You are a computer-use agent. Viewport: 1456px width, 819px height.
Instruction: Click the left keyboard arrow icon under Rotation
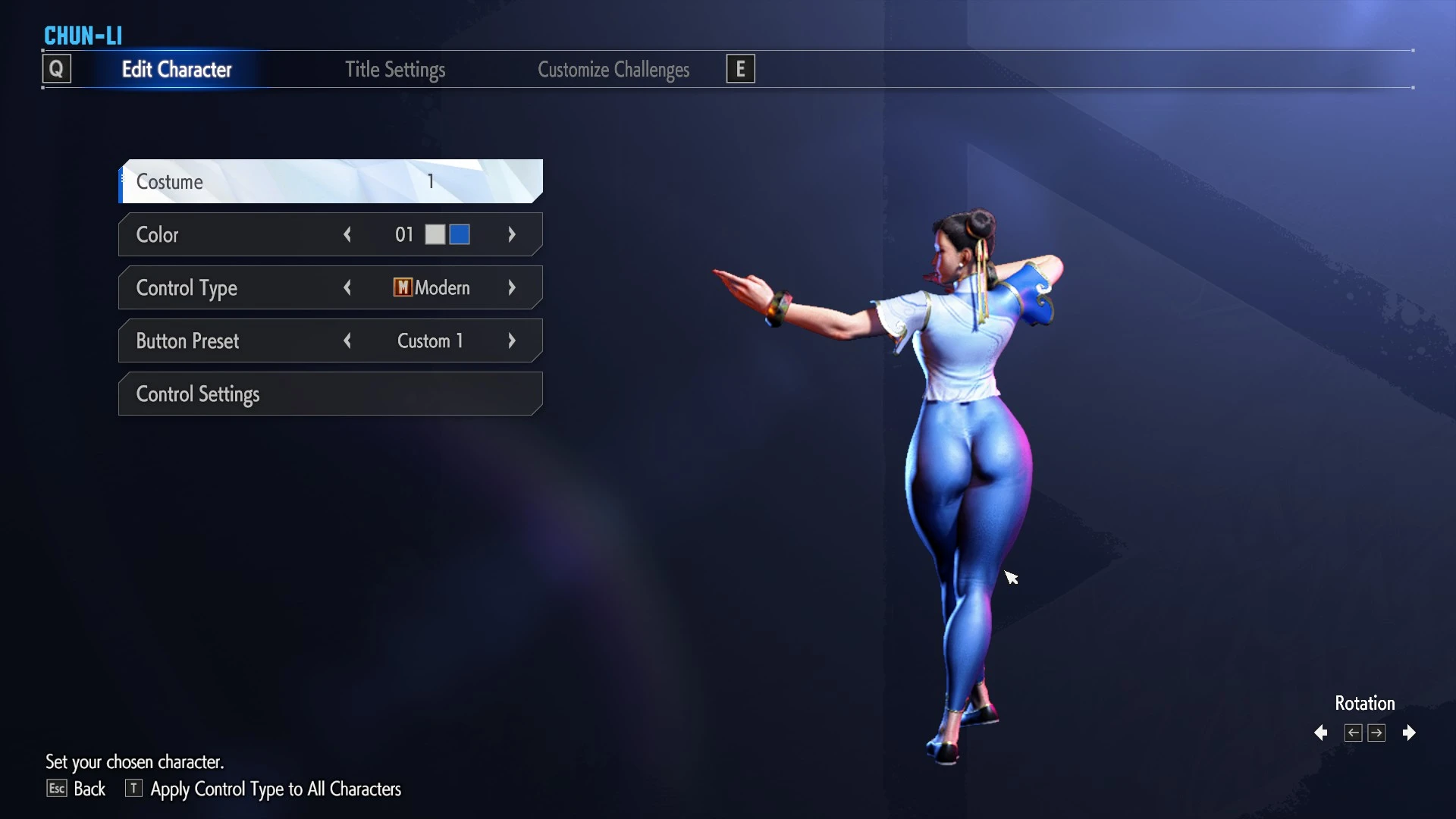click(1353, 733)
